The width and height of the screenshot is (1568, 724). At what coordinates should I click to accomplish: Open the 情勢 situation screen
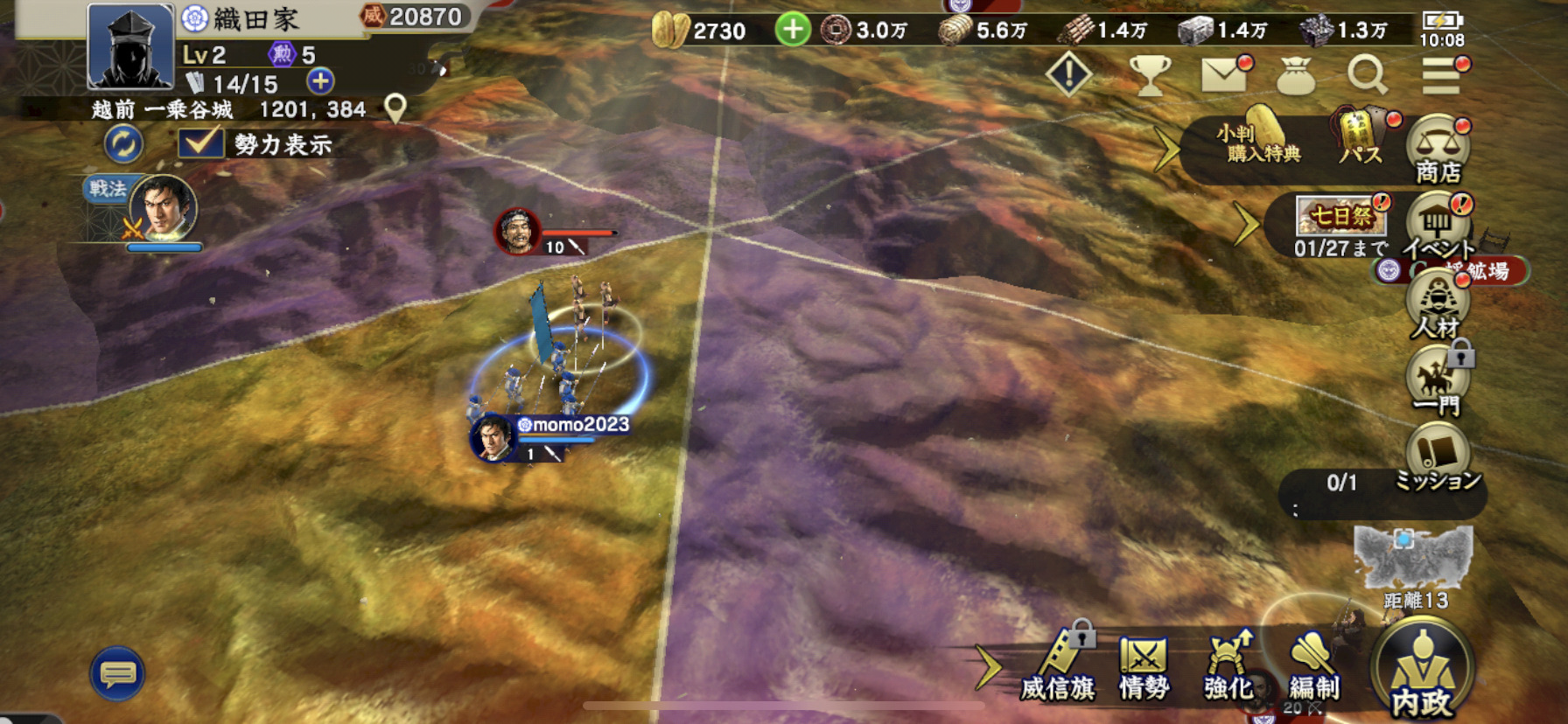[x=1144, y=668]
